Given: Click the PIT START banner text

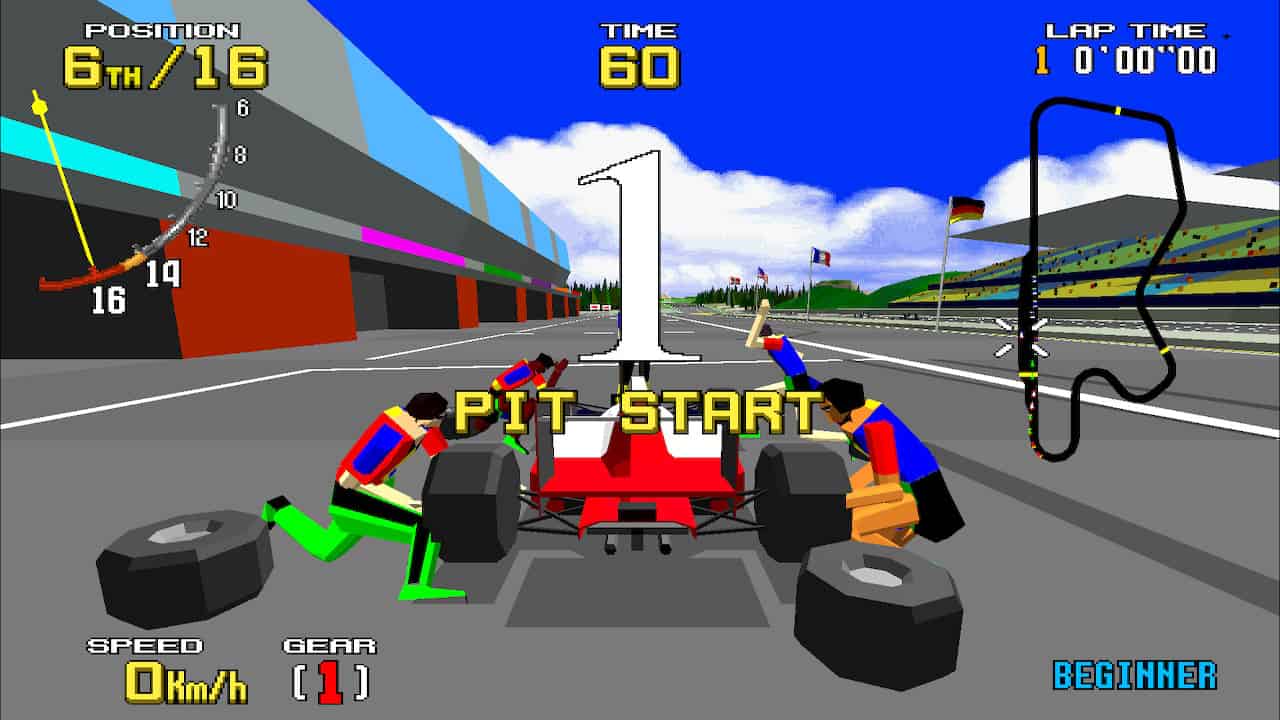Looking at the screenshot, I should click(x=636, y=410).
